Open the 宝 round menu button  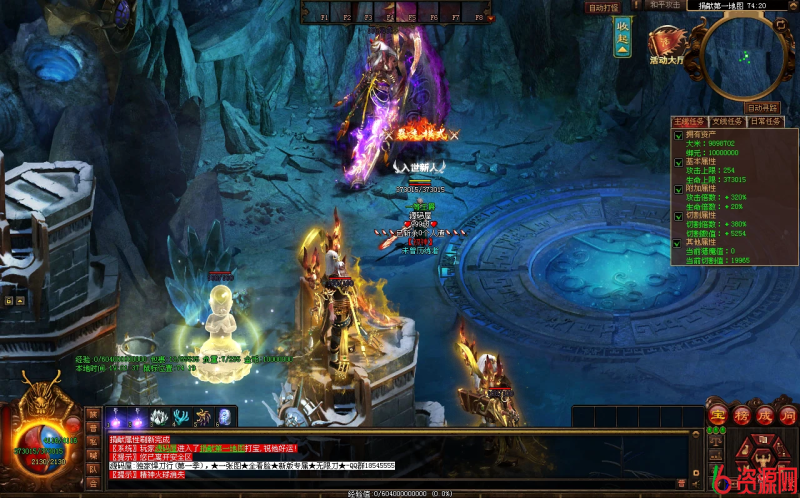[x=716, y=414]
